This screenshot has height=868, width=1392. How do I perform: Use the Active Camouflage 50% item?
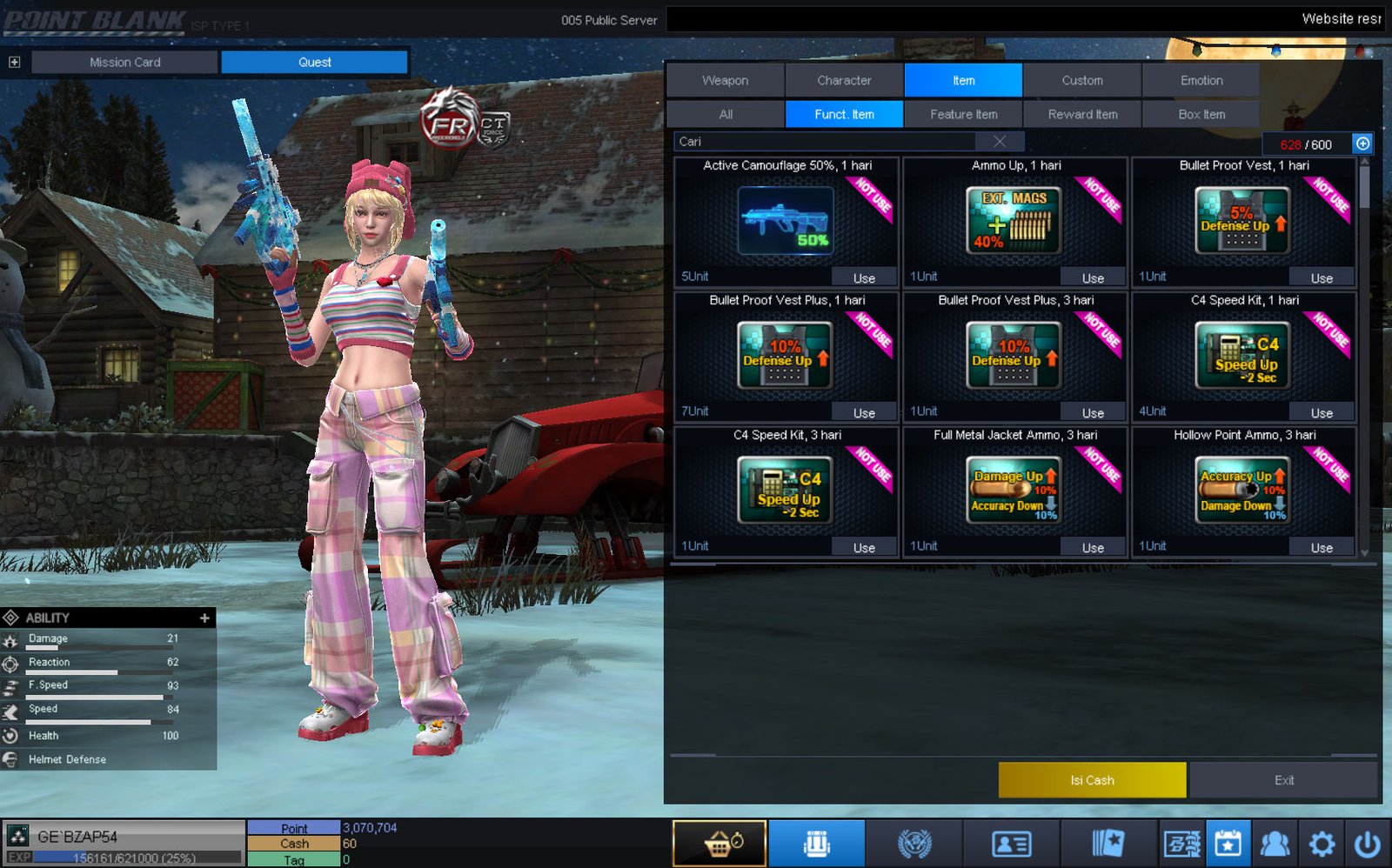[x=864, y=278]
